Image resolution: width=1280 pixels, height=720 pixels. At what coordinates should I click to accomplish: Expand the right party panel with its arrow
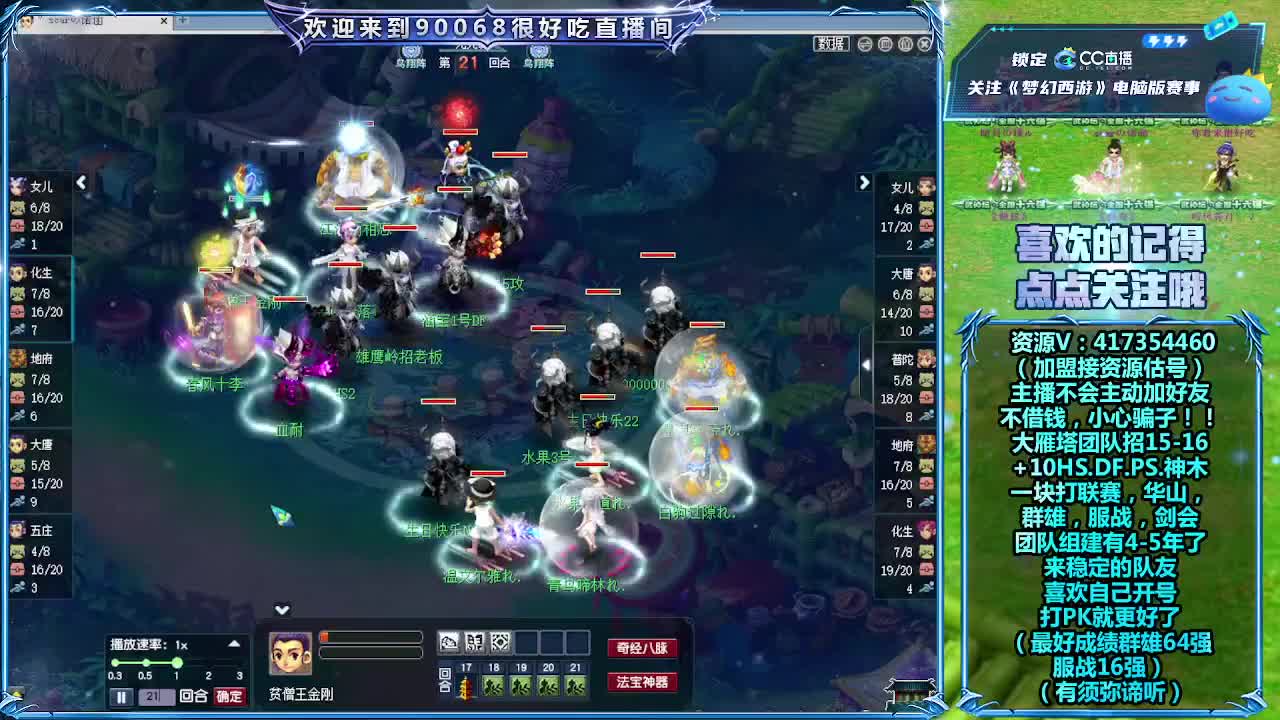pos(863,182)
